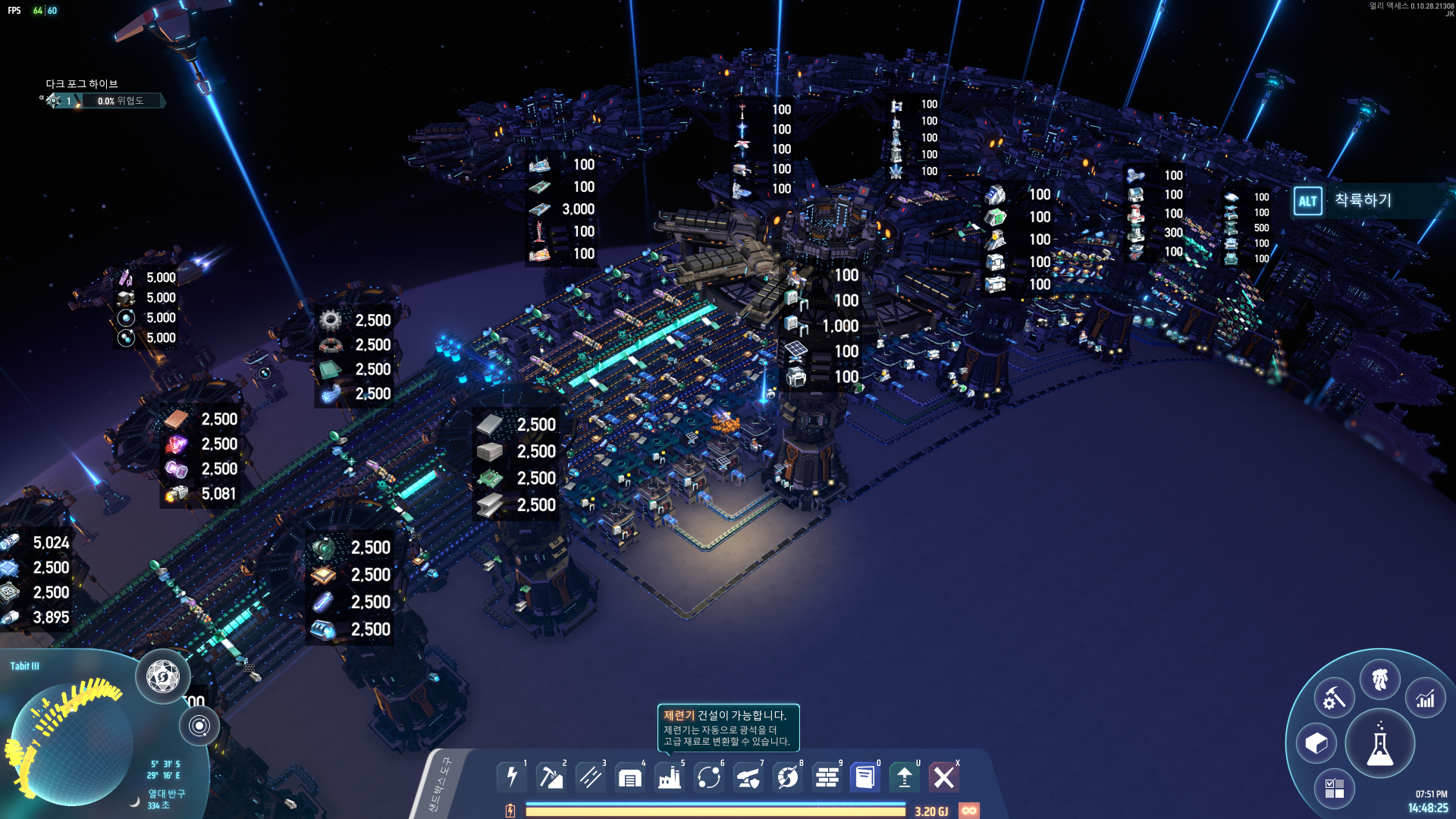The image size is (1456, 819).
Task: Activate the dismantle X tool
Action: click(x=944, y=777)
